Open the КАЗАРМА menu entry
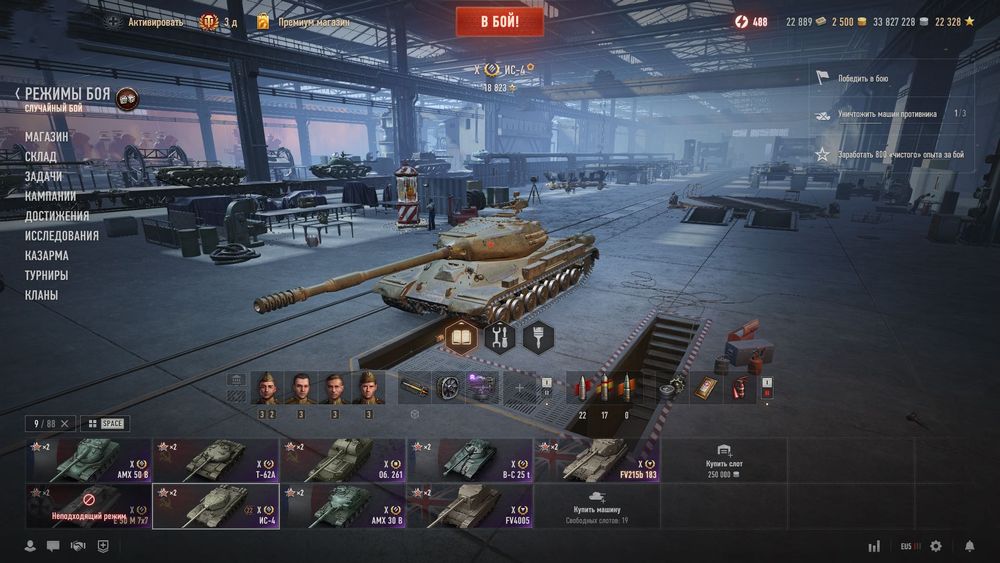This screenshot has width=1000, height=563. click(x=47, y=255)
